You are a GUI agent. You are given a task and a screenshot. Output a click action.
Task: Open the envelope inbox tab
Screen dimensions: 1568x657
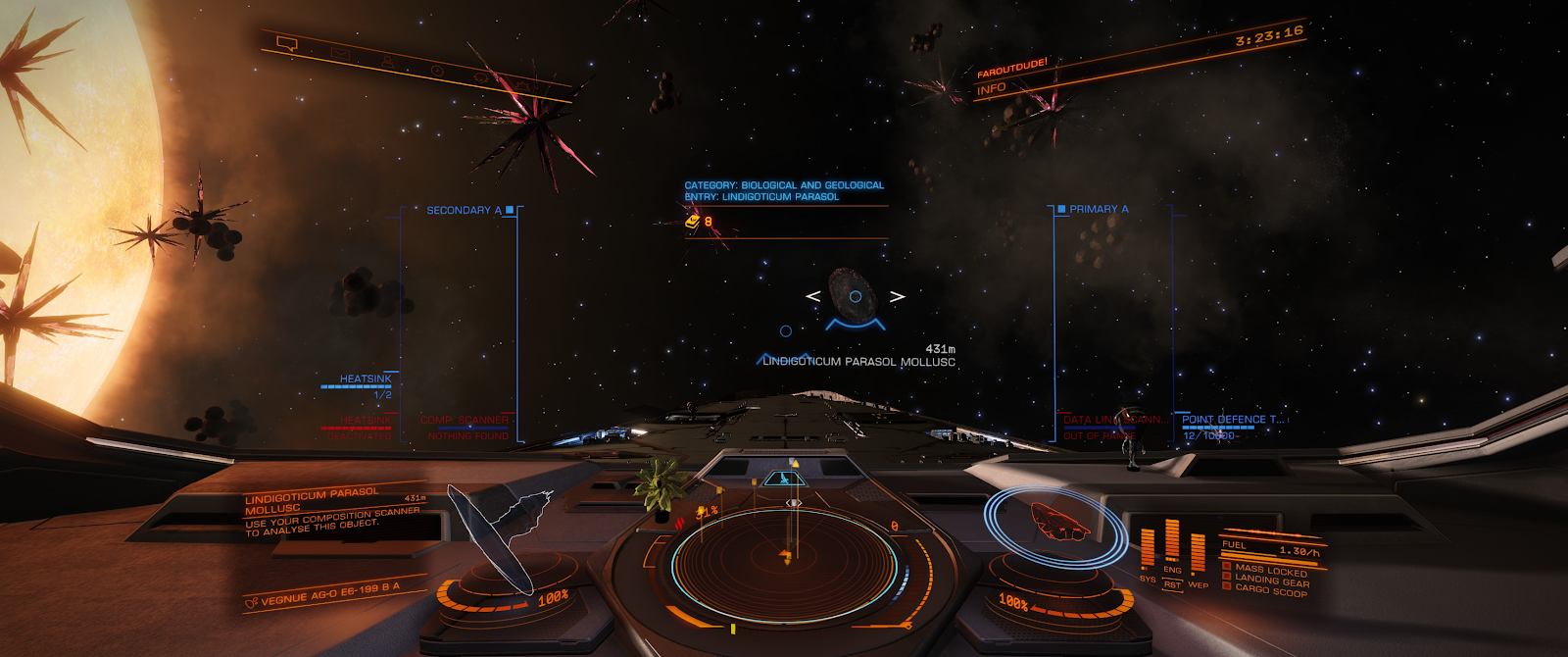[x=340, y=53]
